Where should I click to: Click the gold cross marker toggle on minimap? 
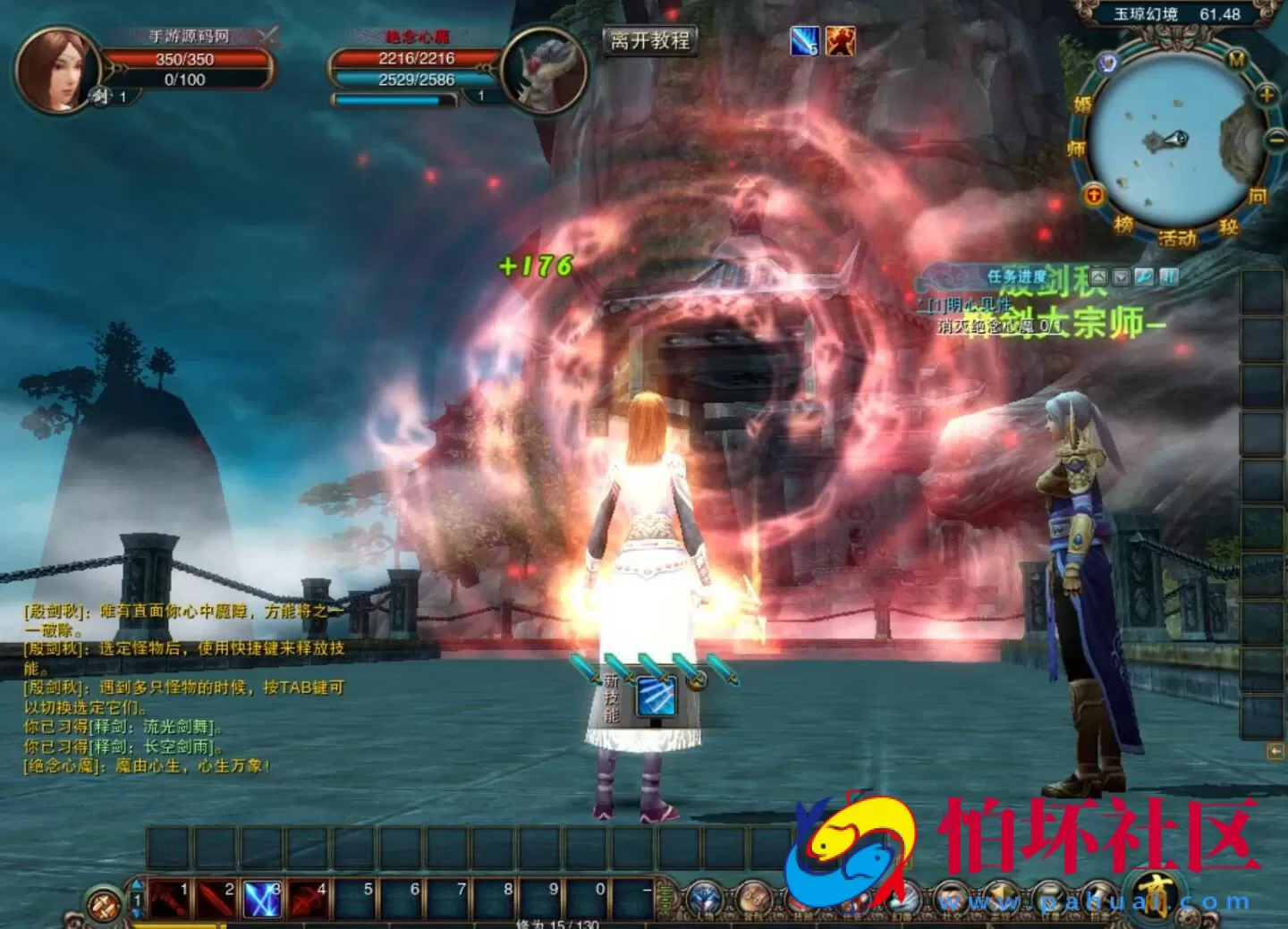1092,196
